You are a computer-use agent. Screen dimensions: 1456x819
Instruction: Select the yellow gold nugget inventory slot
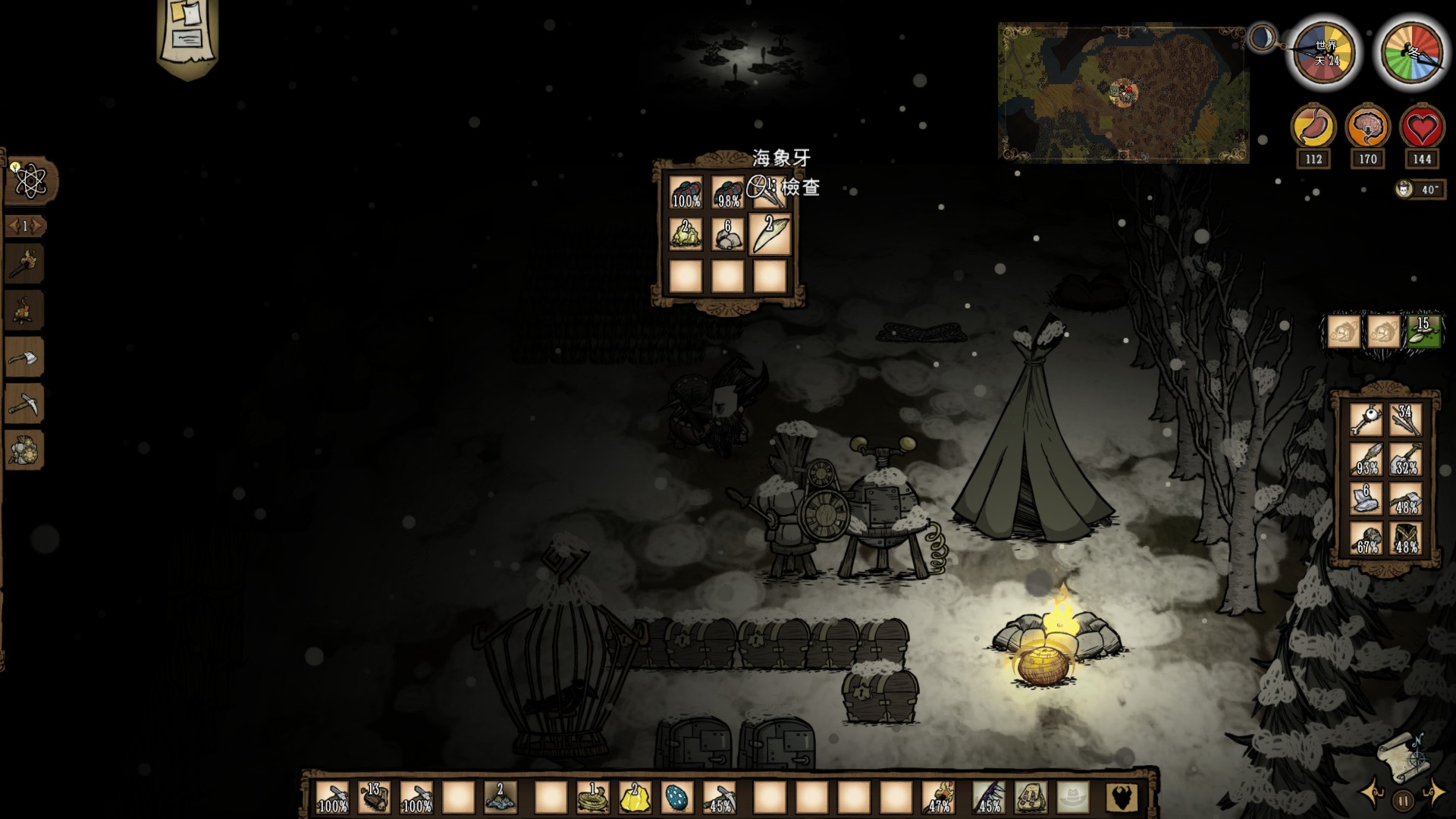pos(635,797)
